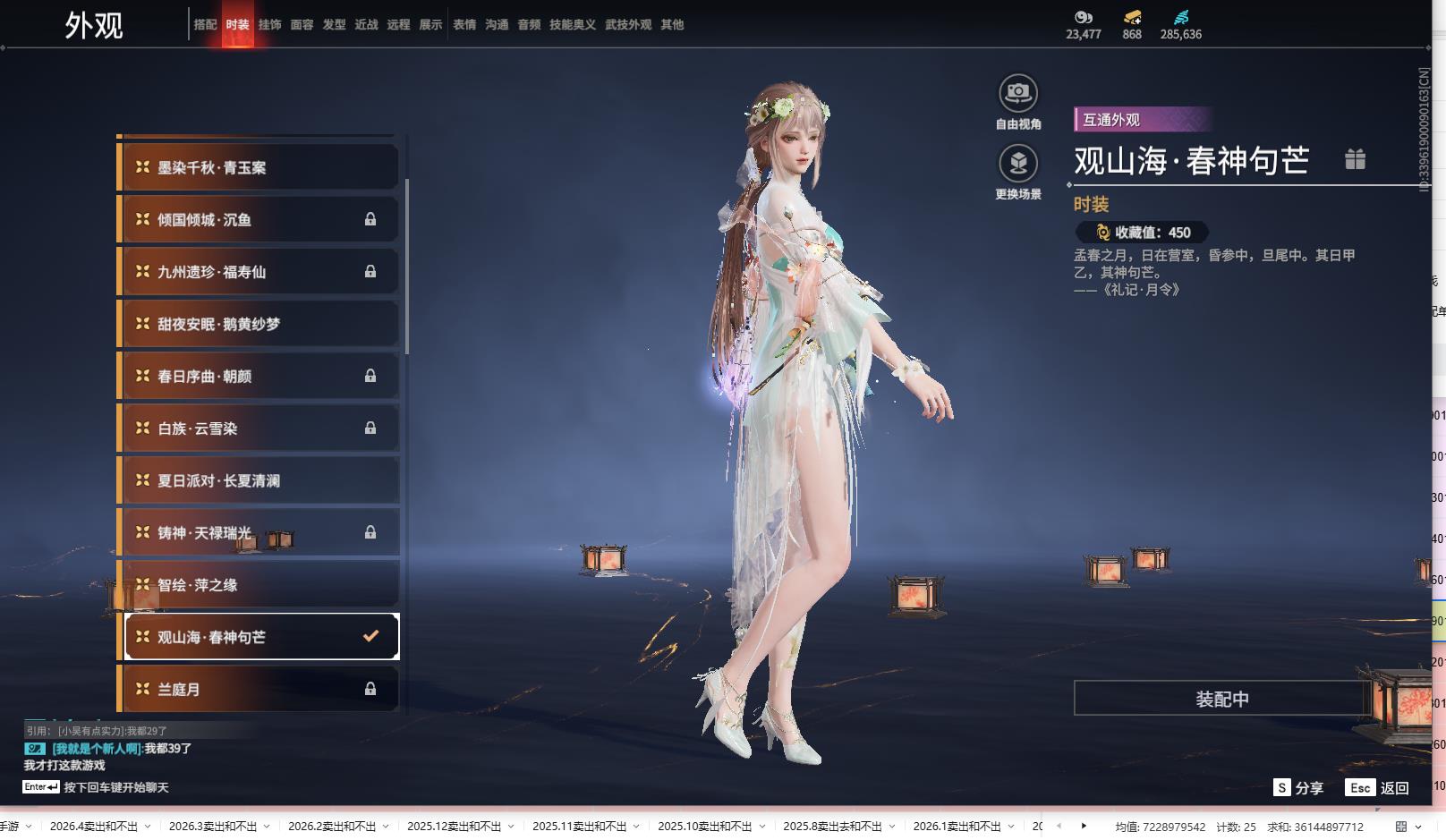Choose the locked 倾国倾城·沉鱼 outfit
Viewport: 1446px width, 840px height.
(258, 220)
